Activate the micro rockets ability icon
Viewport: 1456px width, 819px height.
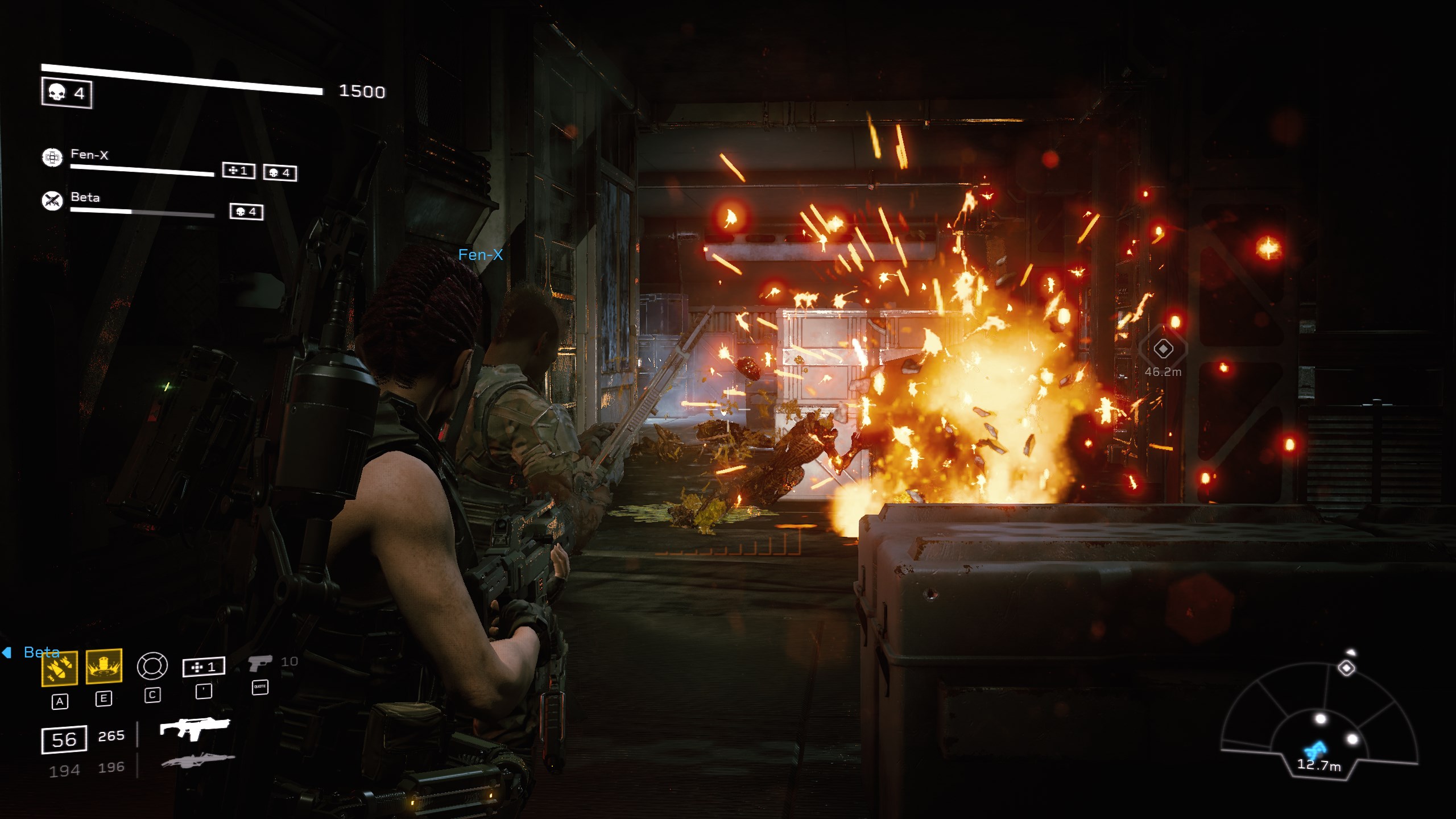click(x=60, y=668)
